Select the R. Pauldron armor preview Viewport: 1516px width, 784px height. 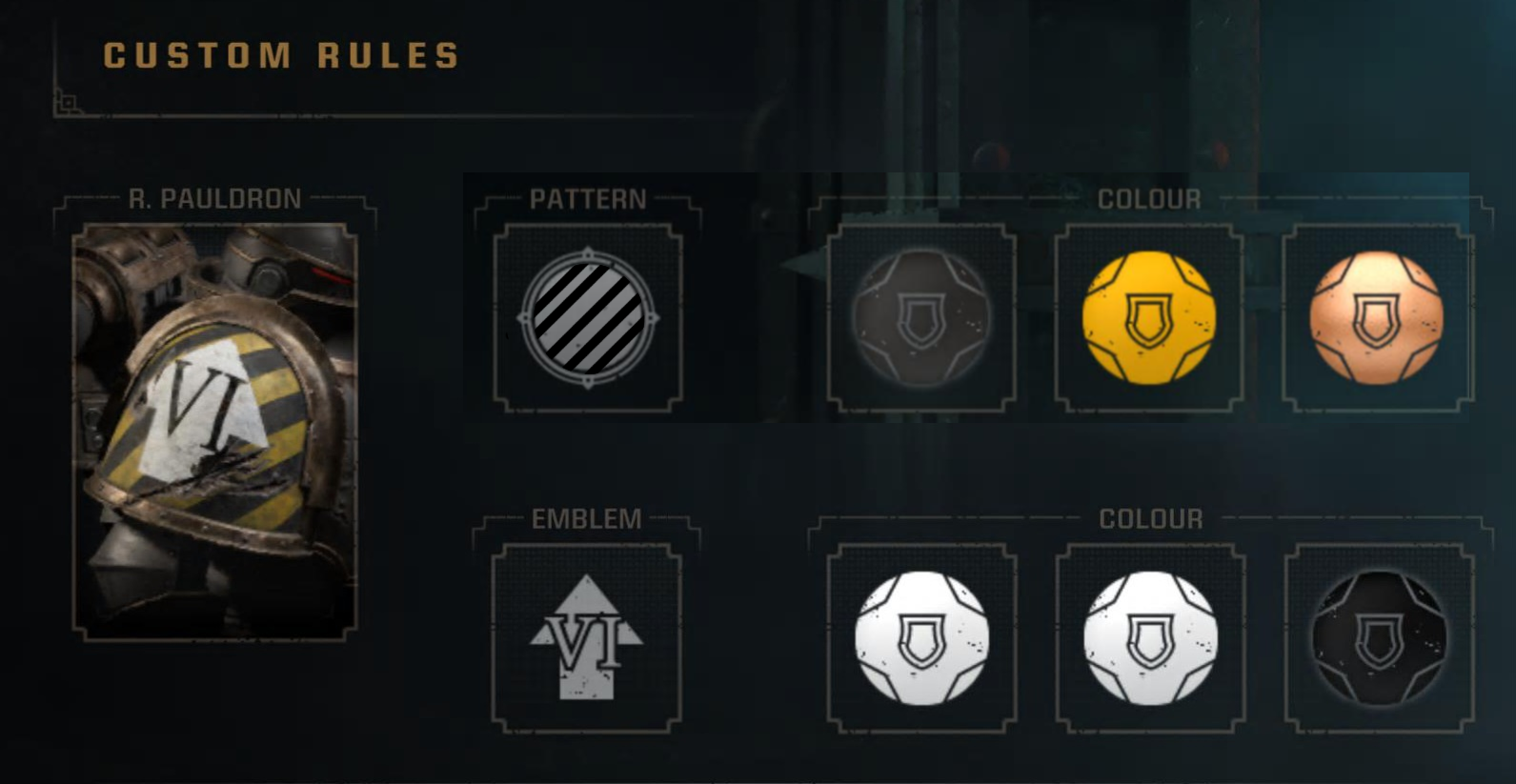pos(214,431)
